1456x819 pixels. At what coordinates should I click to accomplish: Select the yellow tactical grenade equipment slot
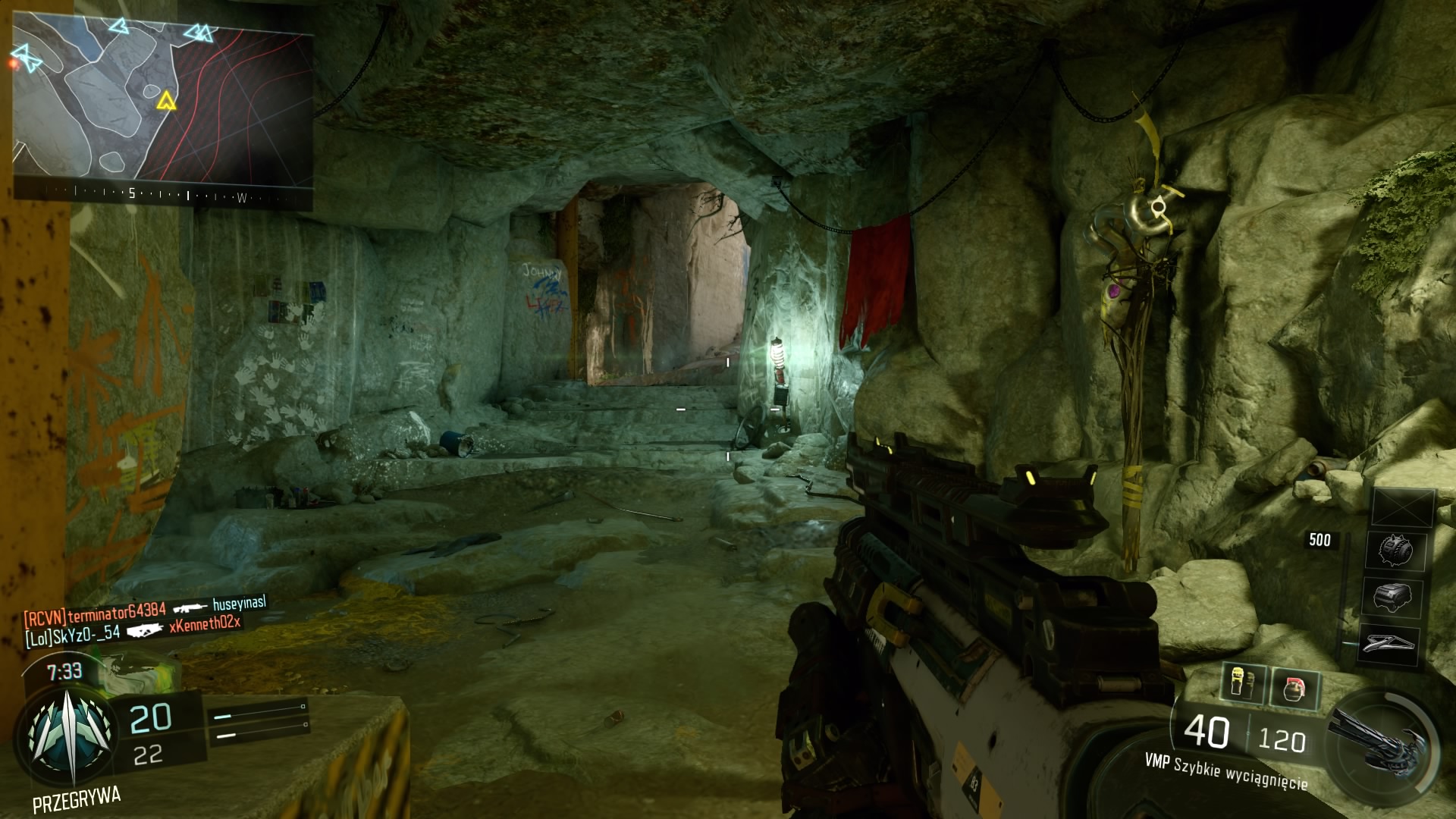[1243, 682]
